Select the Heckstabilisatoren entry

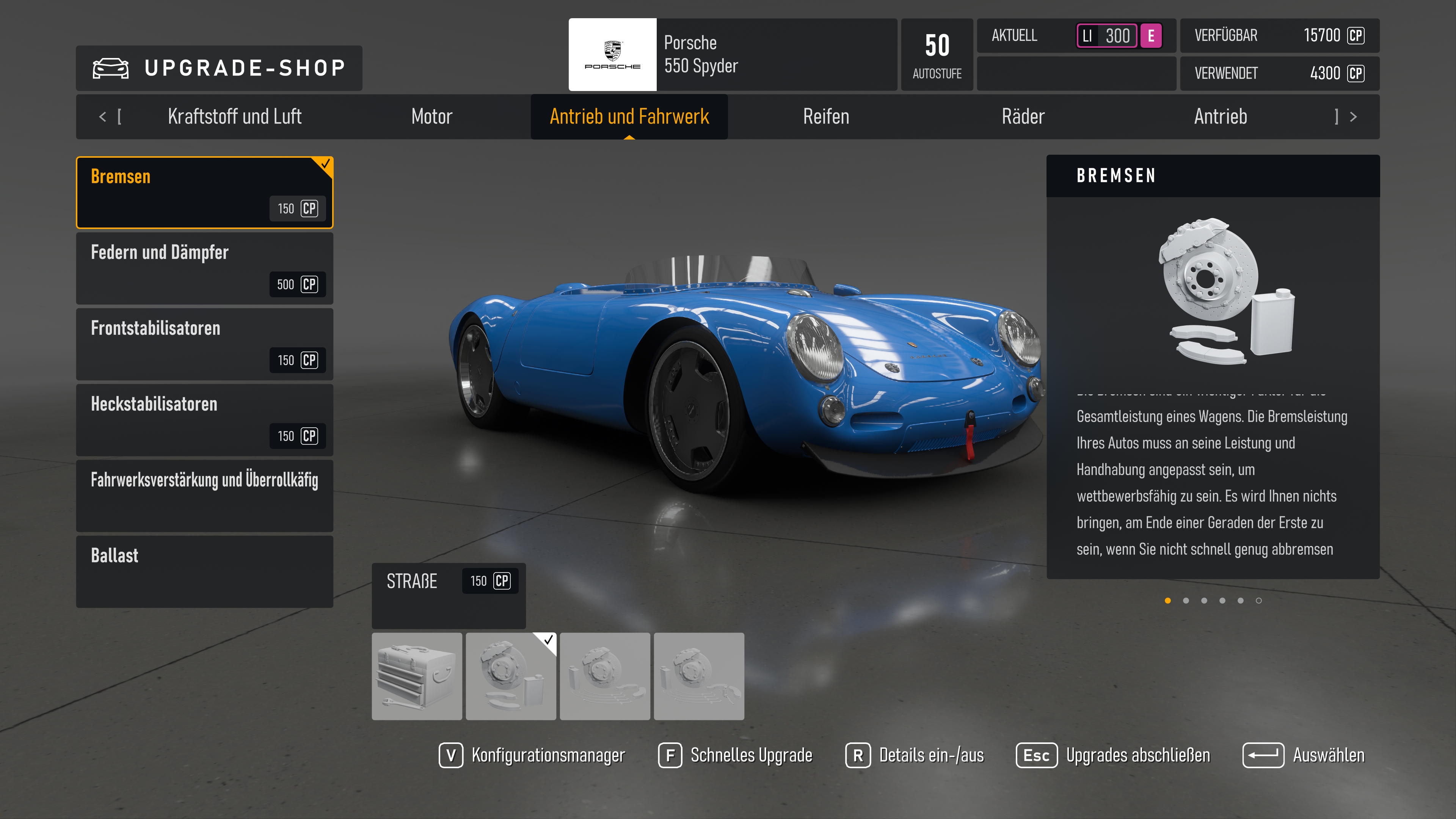point(205,419)
